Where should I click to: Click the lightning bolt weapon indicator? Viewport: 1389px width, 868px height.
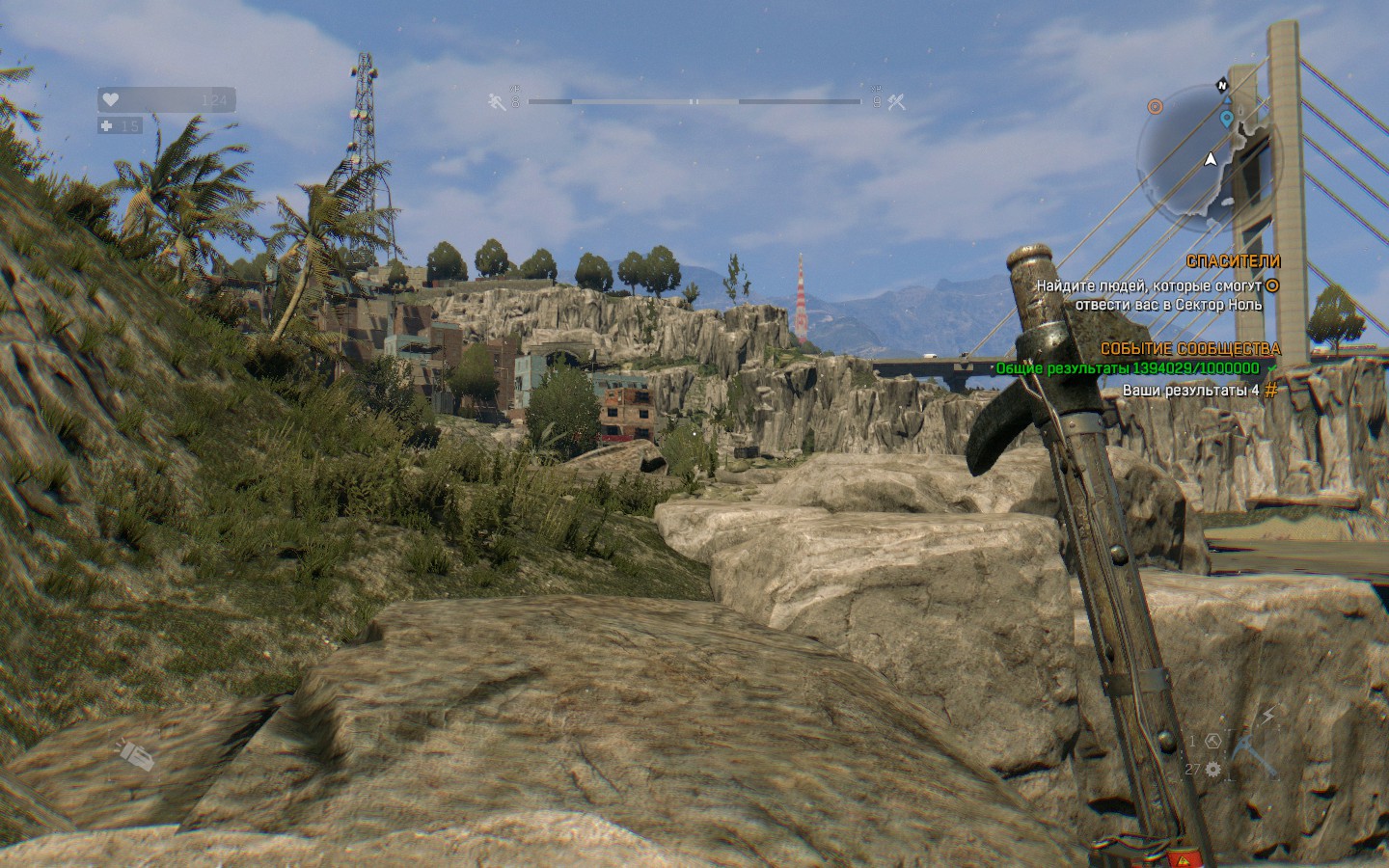1268,715
